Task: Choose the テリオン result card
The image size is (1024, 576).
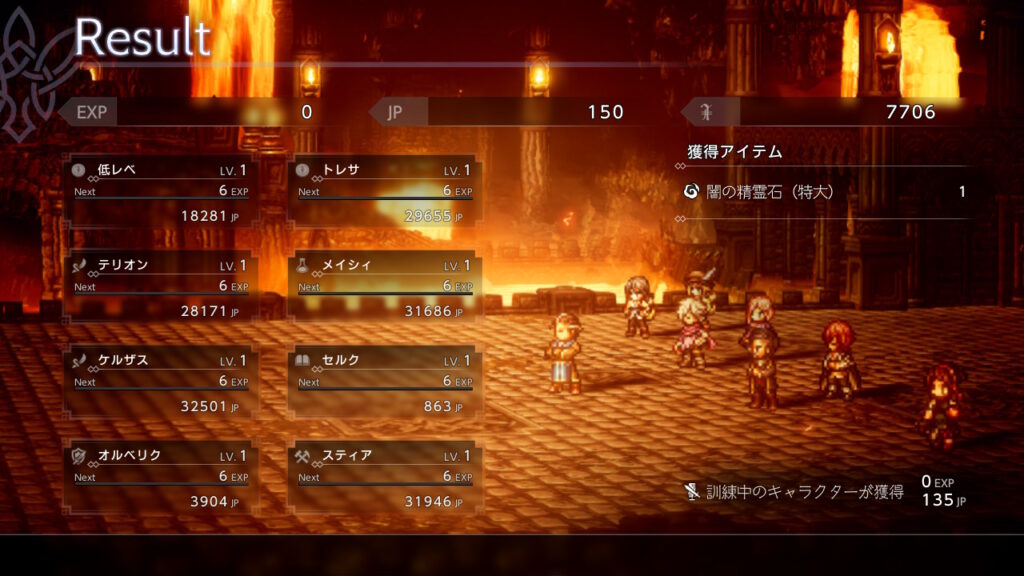Action: click(160, 288)
